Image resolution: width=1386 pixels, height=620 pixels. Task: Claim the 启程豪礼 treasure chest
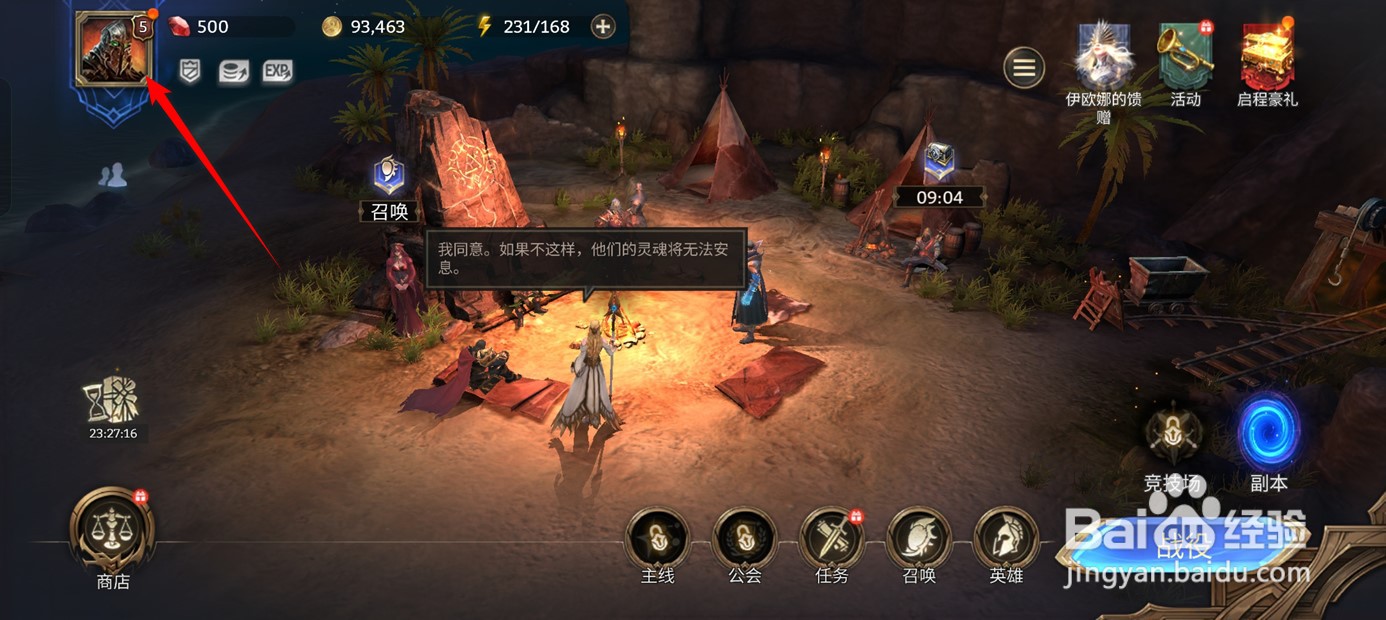coord(1267,58)
